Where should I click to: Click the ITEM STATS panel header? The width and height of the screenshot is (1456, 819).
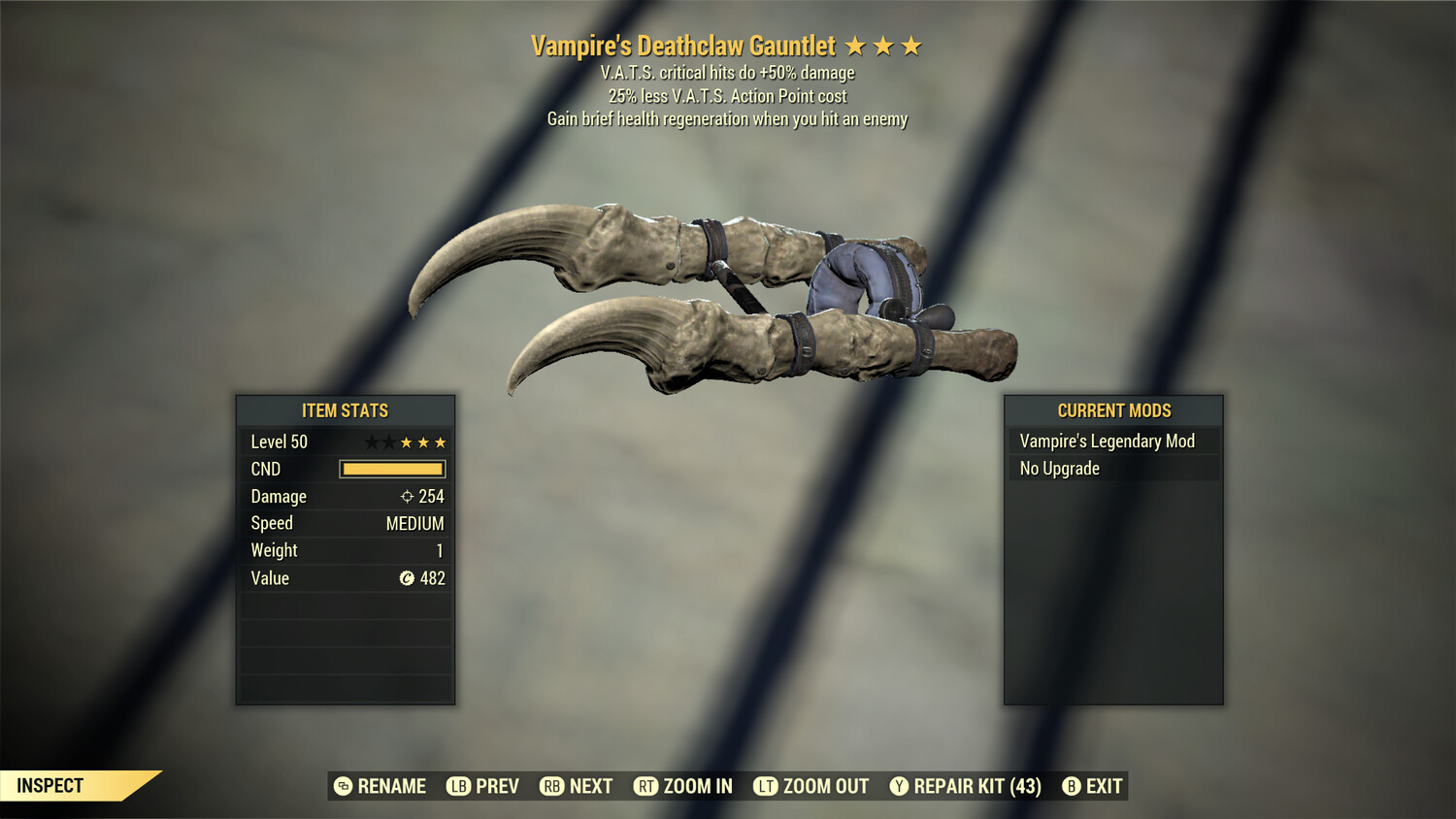tap(346, 410)
